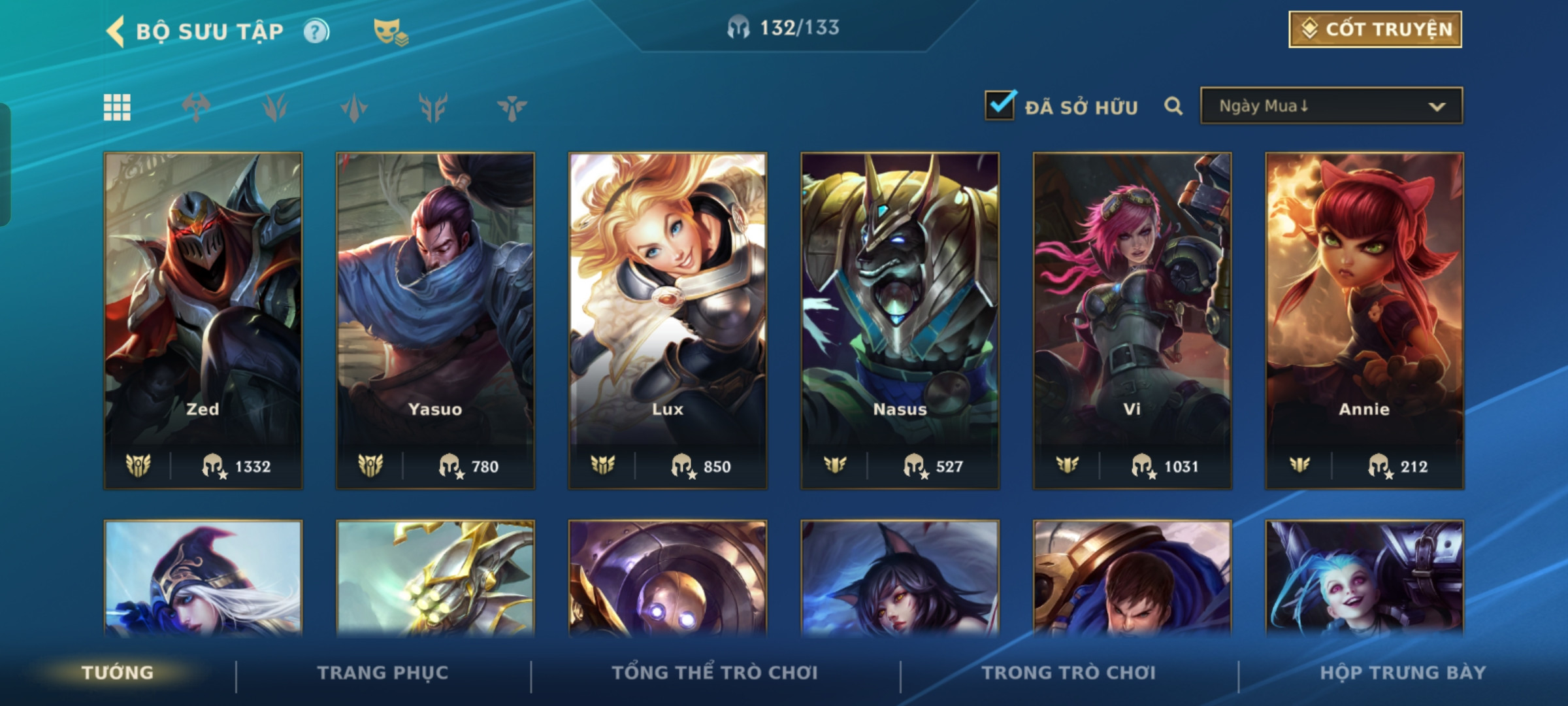Show all champions with grid filter
This screenshot has height=706, width=1568.
118,107
